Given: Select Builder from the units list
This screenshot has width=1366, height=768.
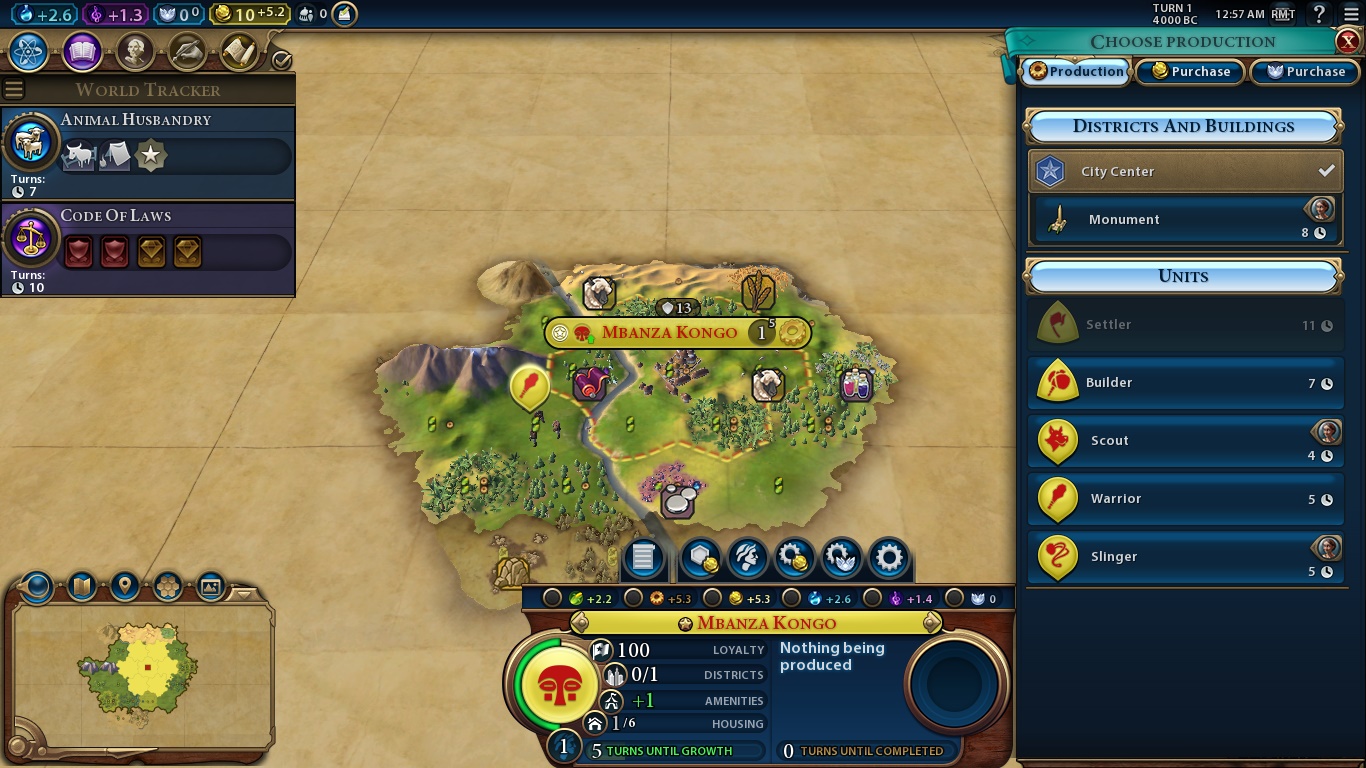Looking at the screenshot, I should pos(1185,383).
